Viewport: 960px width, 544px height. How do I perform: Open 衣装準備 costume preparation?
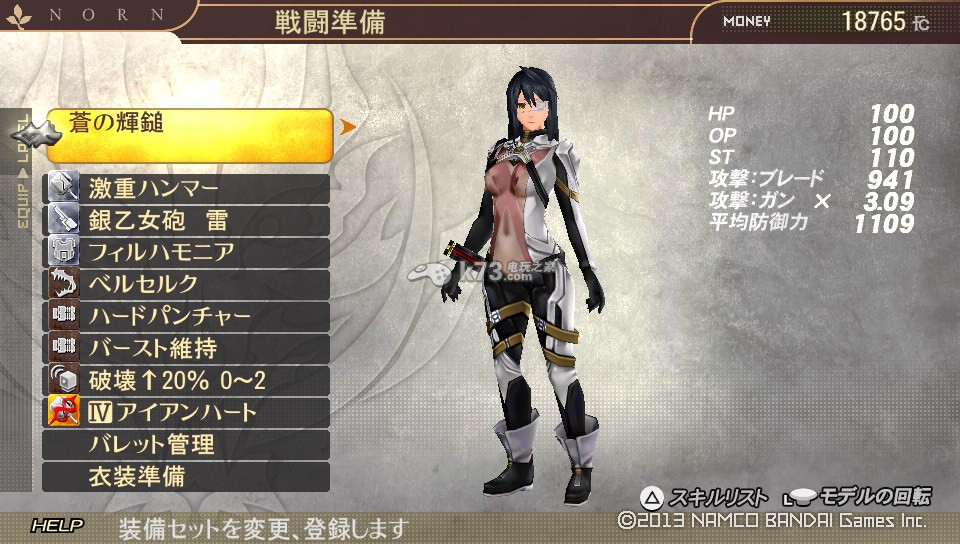pyautogui.click(x=188, y=476)
